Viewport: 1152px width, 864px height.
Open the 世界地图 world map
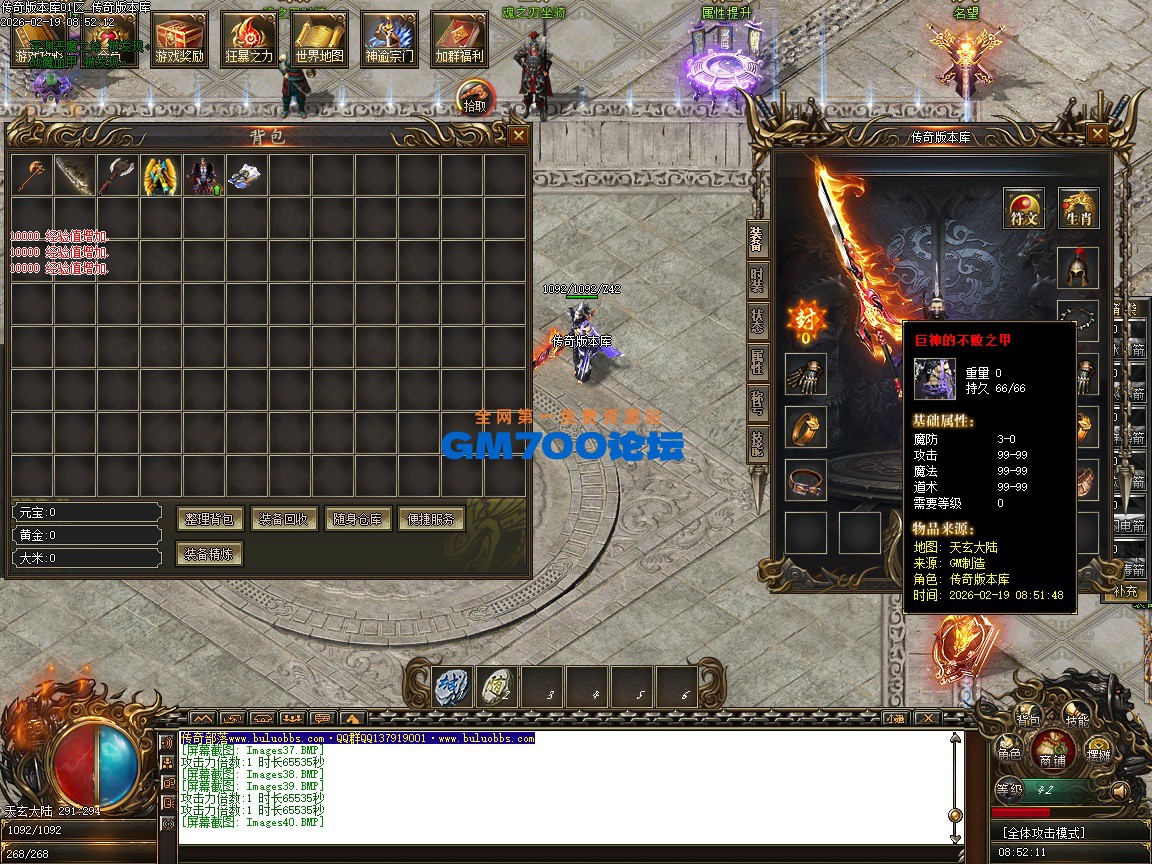point(319,40)
